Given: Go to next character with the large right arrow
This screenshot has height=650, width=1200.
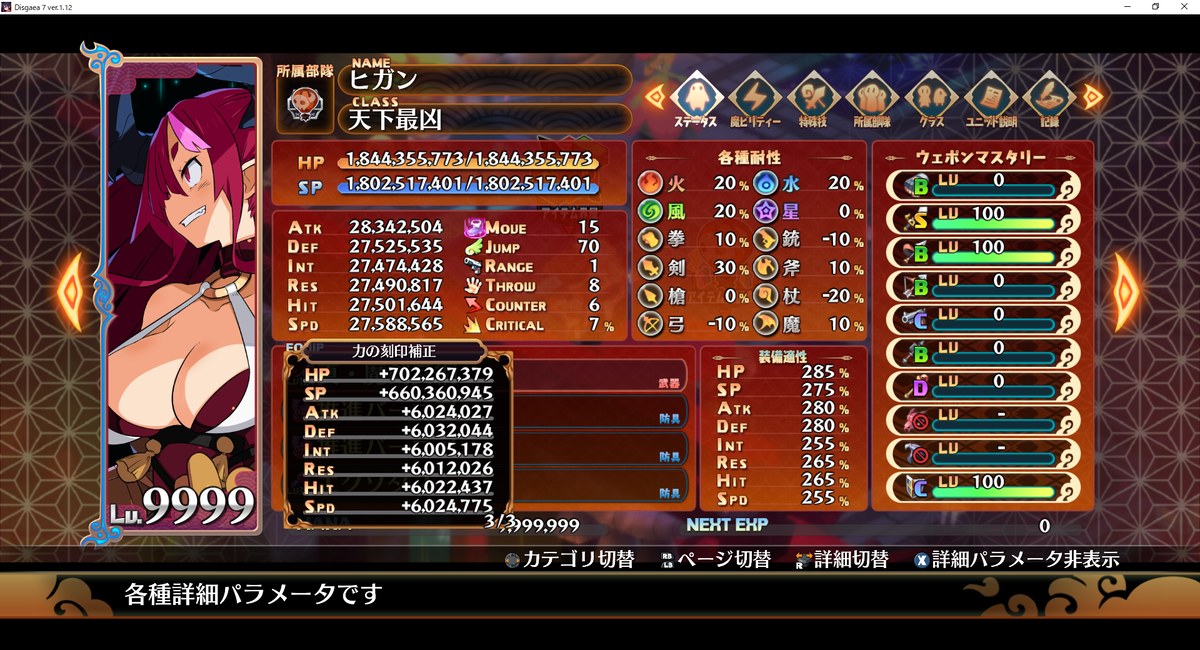Looking at the screenshot, I should [x=1126, y=293].
